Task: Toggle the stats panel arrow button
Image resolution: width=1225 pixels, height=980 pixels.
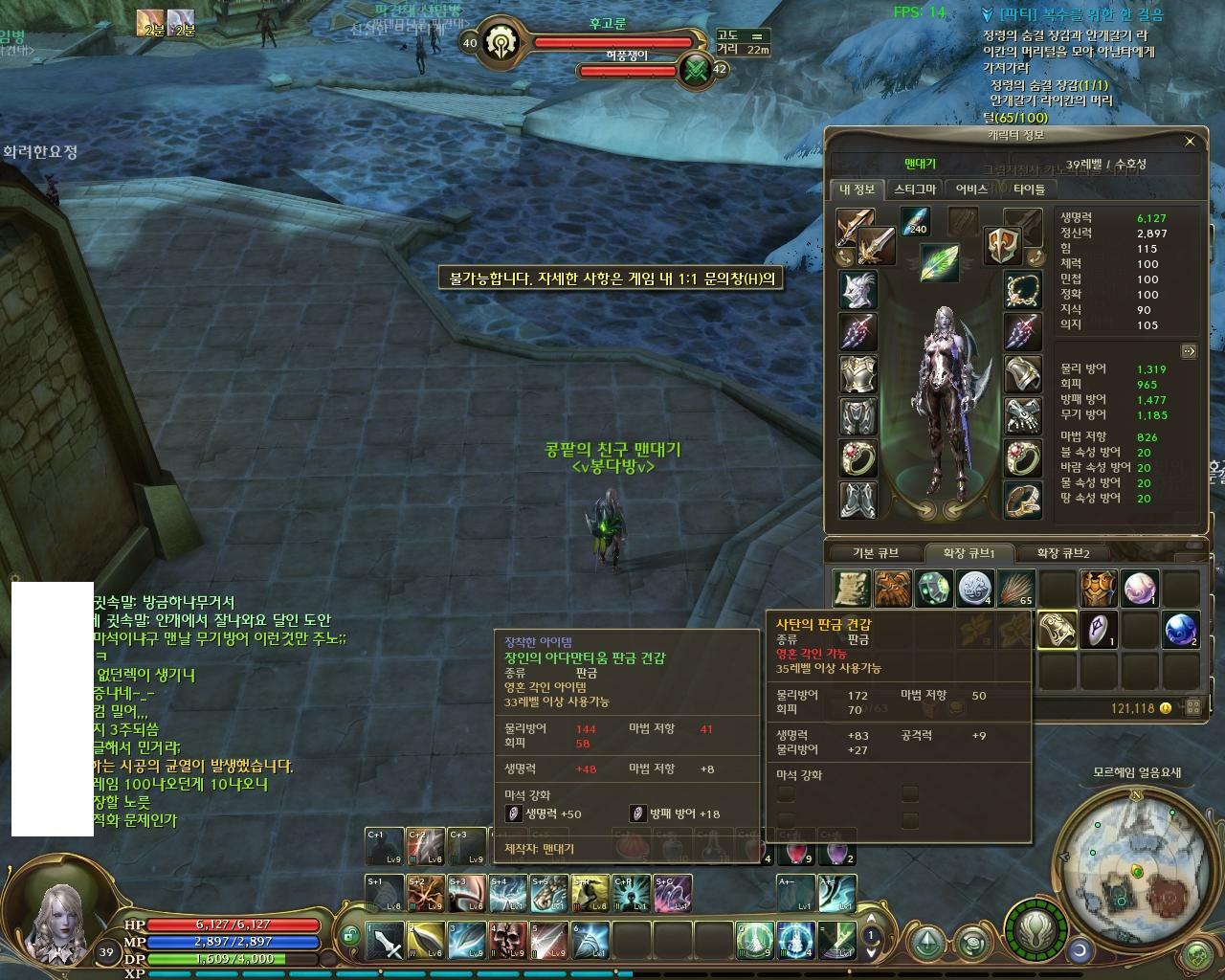Action: click(1189, 351)
